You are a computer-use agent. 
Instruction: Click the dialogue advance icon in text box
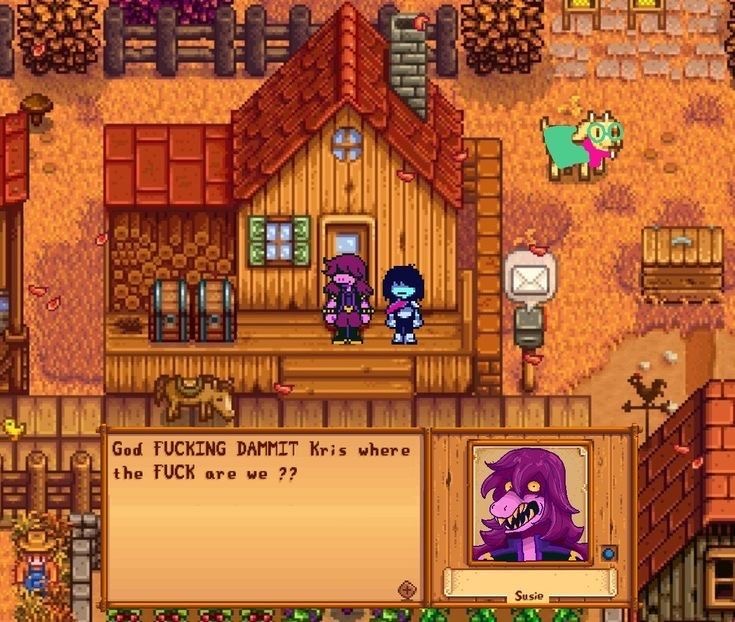pyautogui.click(x=407, y=589)
